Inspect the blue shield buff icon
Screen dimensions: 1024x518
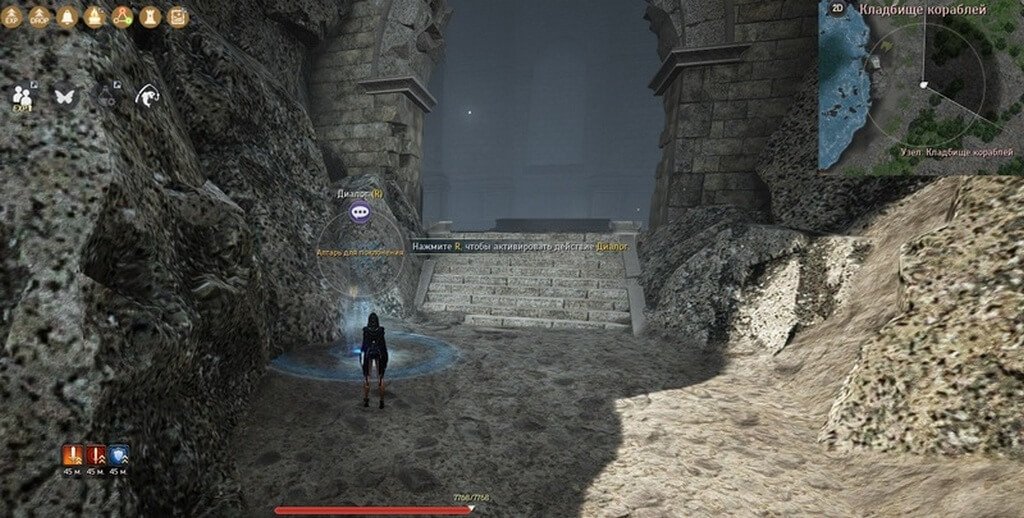119,455
